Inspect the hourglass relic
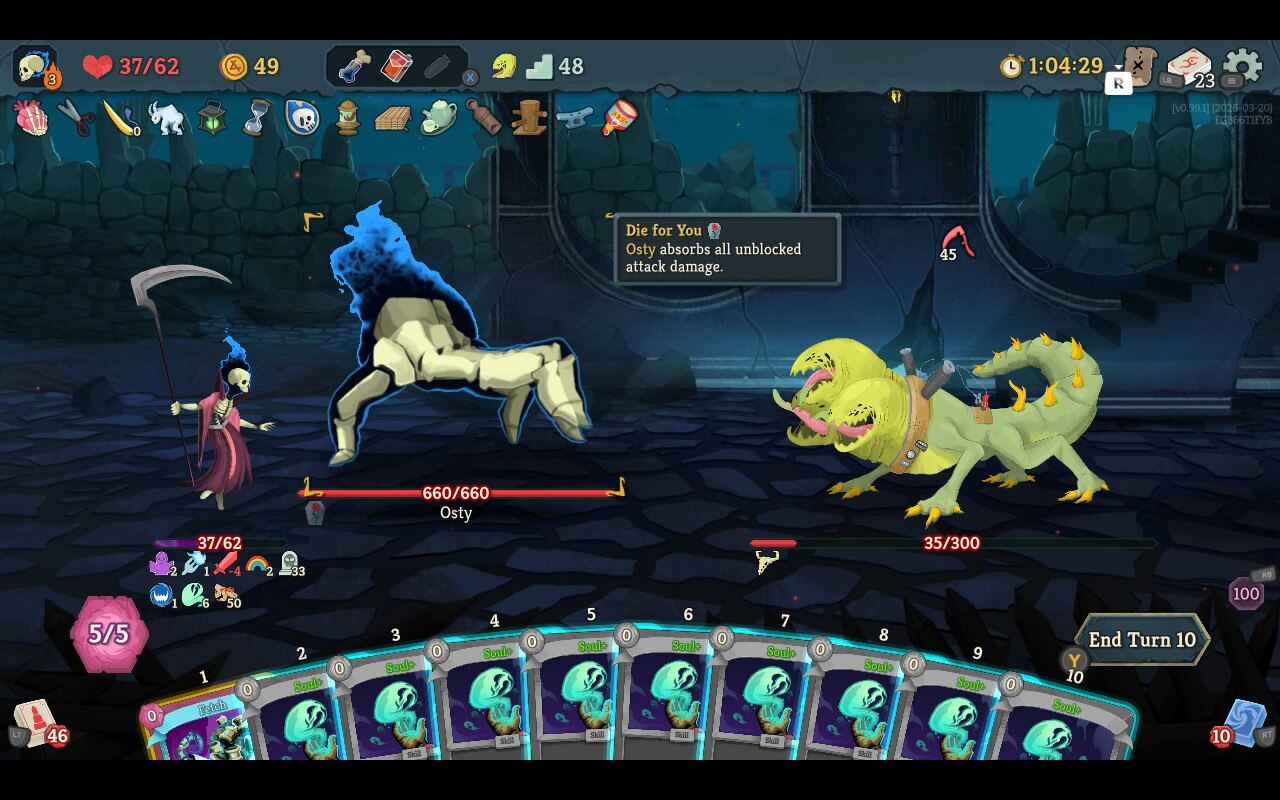1280x800 pixels. coord(257,118)
